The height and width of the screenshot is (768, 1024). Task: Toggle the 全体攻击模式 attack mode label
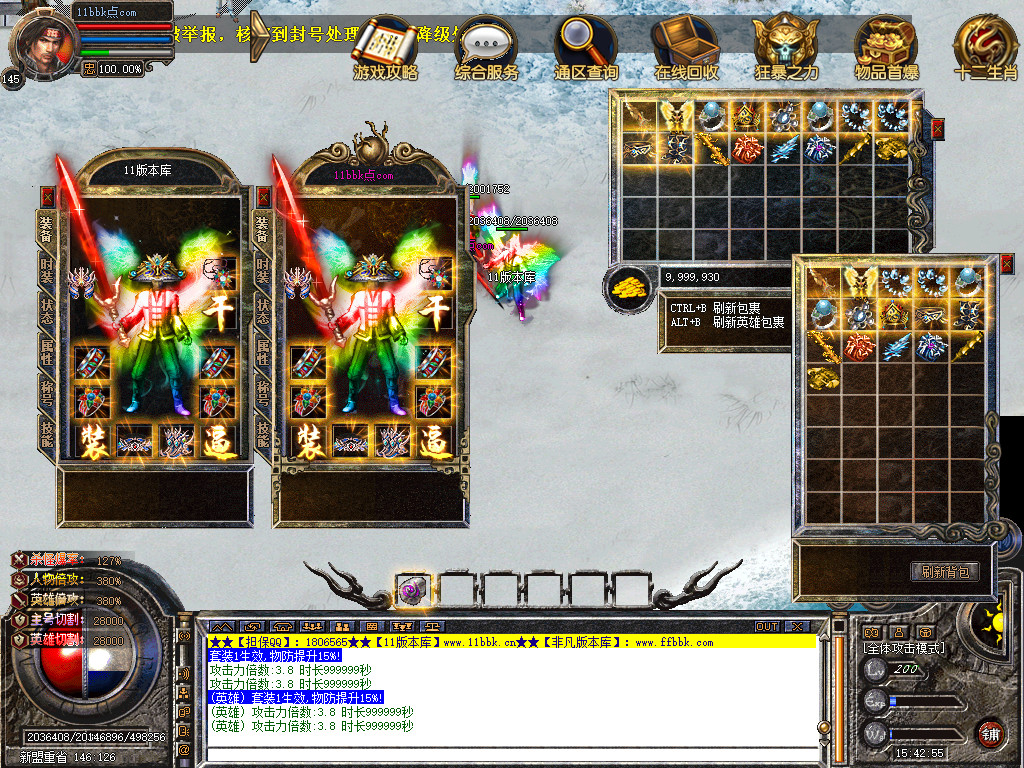coord(903,649)
